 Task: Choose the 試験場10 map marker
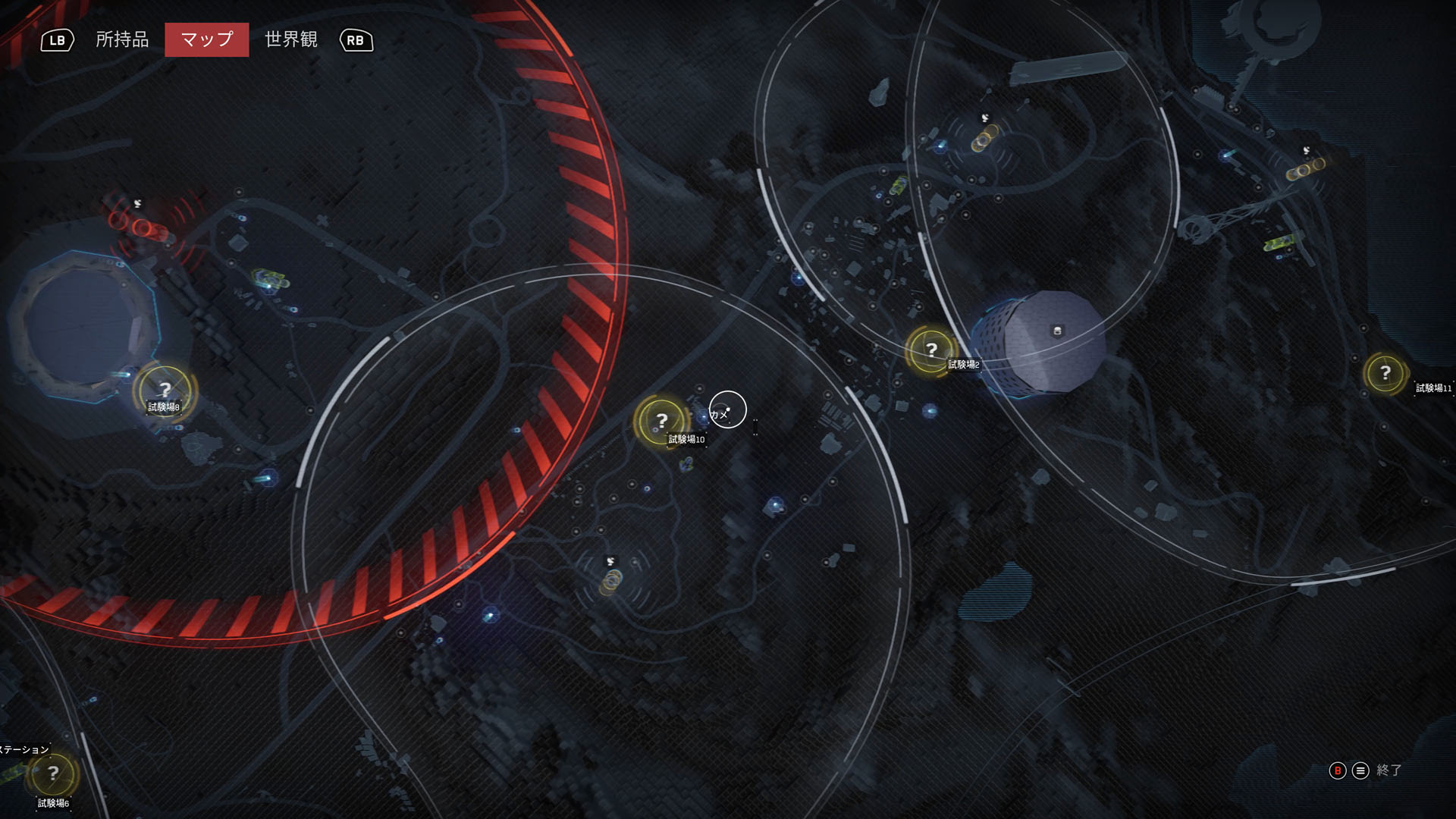click(661, 420)
